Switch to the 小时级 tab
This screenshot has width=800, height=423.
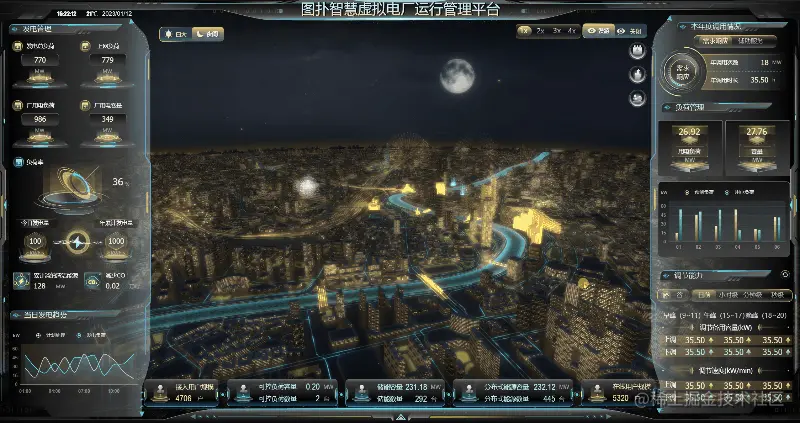pos(726,295)
